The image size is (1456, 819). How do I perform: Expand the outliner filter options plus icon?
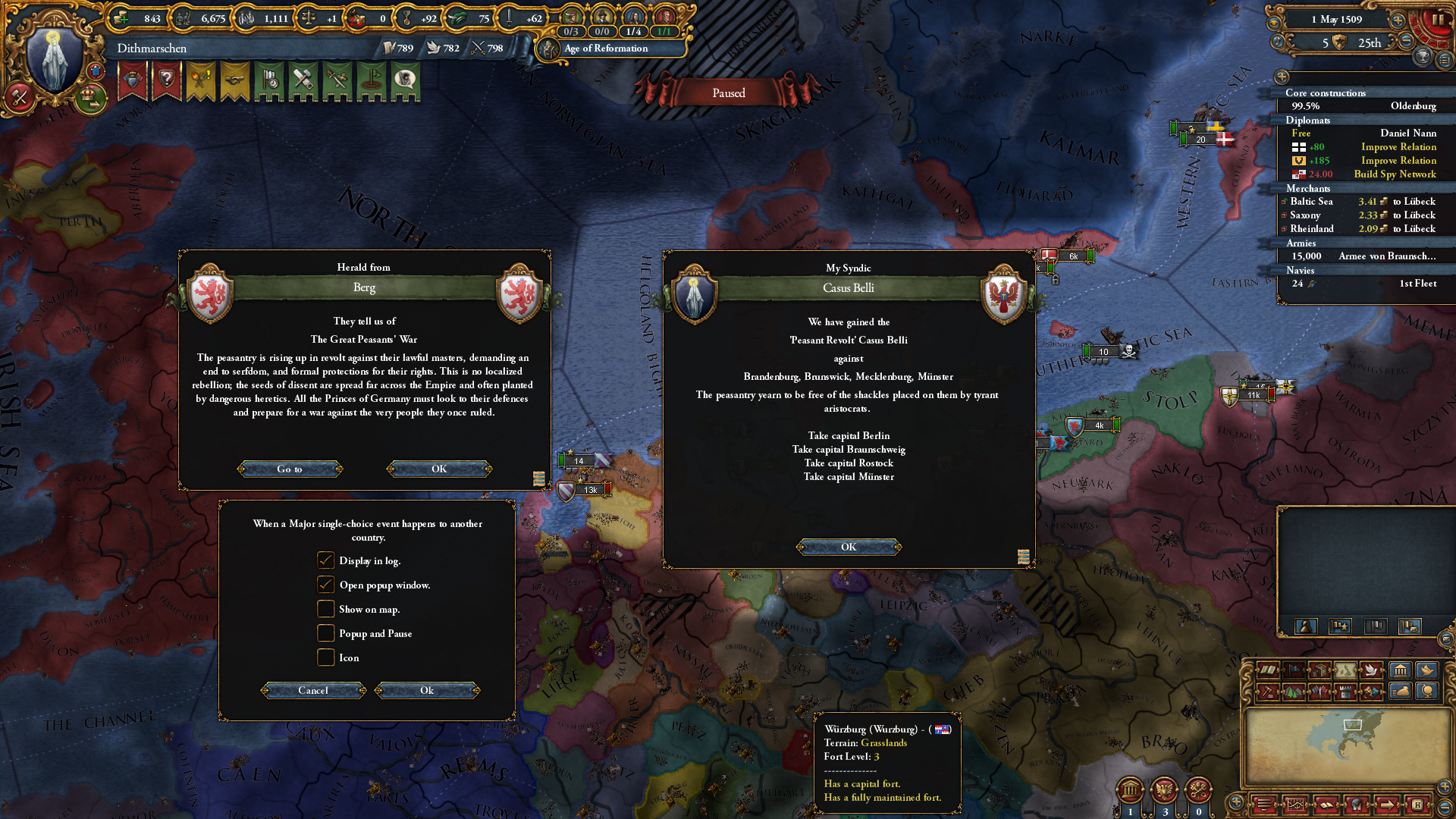click(x=1283, y=77)
